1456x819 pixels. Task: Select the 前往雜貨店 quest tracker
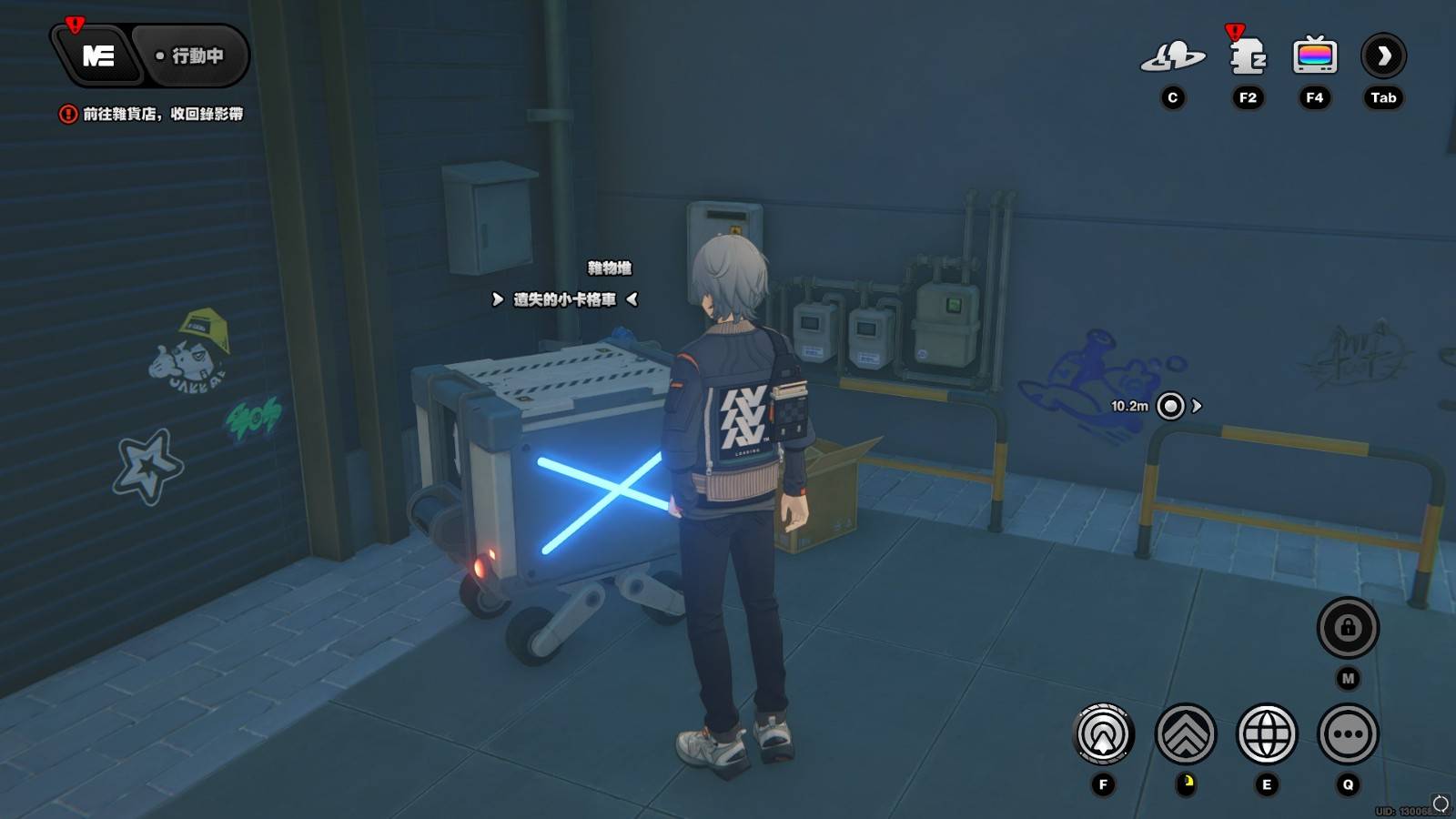[153, 114]
